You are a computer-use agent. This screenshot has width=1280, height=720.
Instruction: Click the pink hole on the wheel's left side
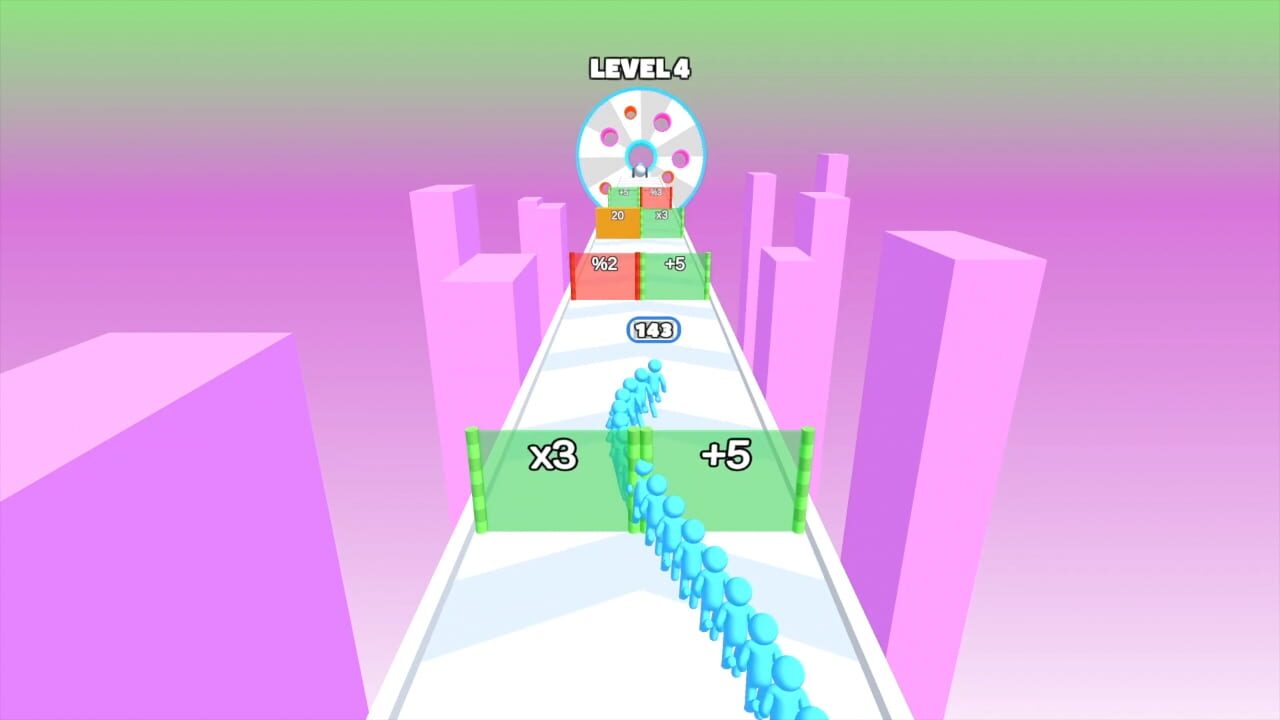tap(608, 135)
